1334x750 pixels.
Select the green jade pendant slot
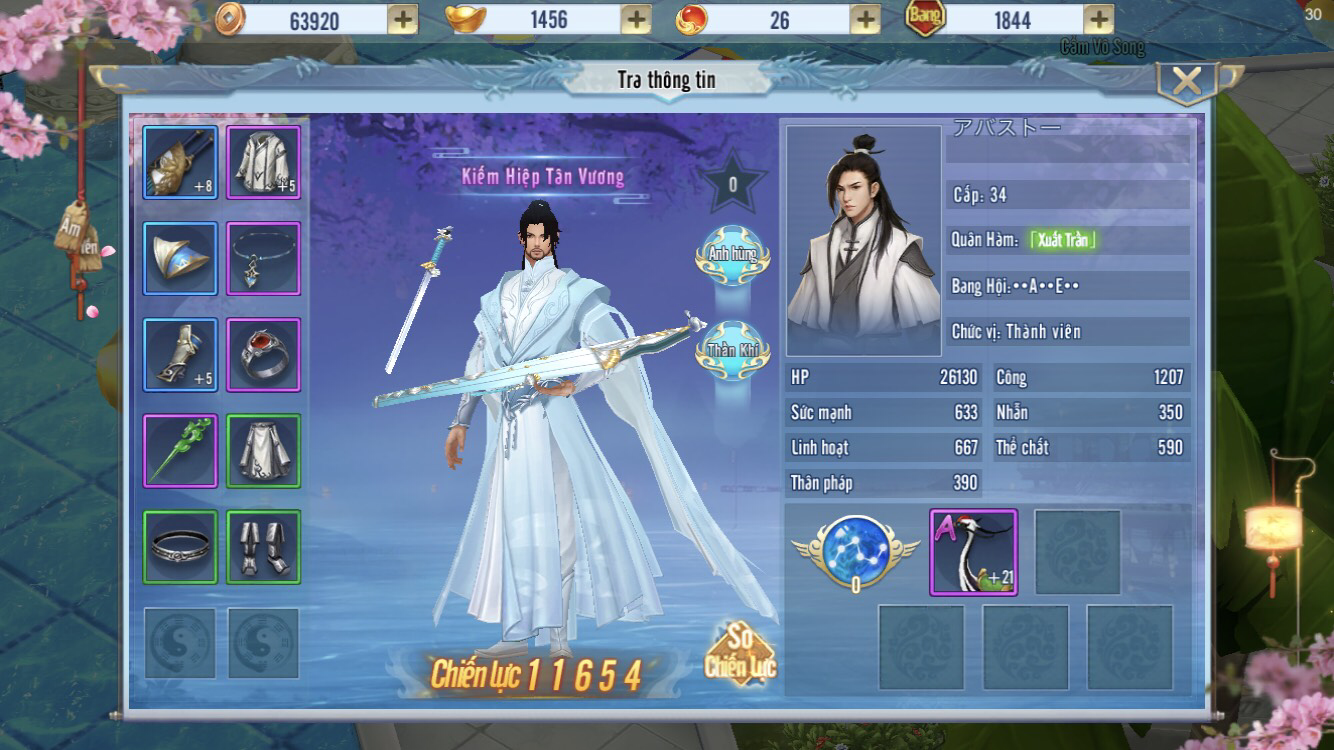tap(180, 450)
